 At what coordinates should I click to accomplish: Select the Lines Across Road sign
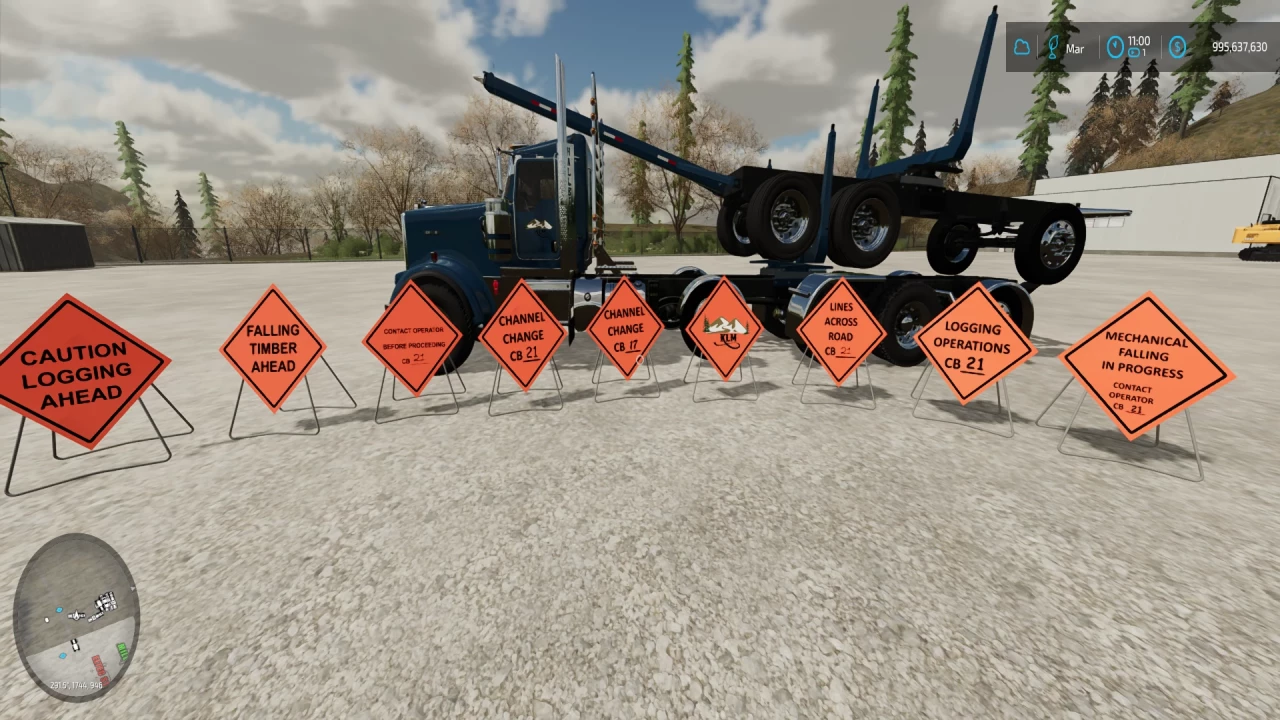[841, 332]
